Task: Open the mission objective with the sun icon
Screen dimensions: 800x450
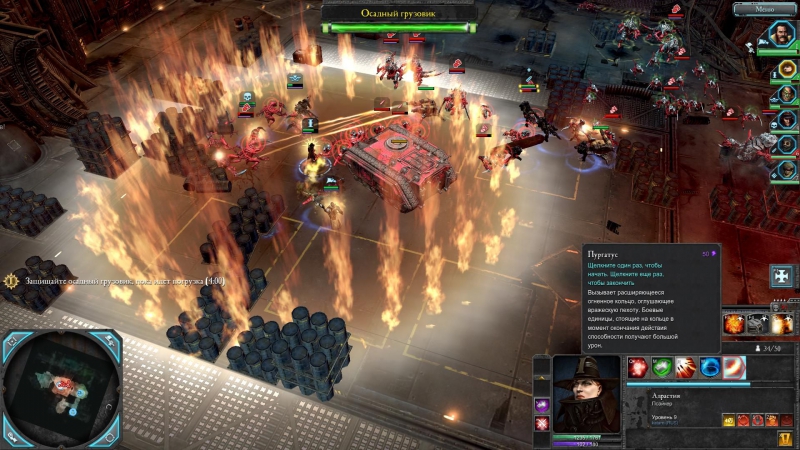Action: [x=11, y=281]
